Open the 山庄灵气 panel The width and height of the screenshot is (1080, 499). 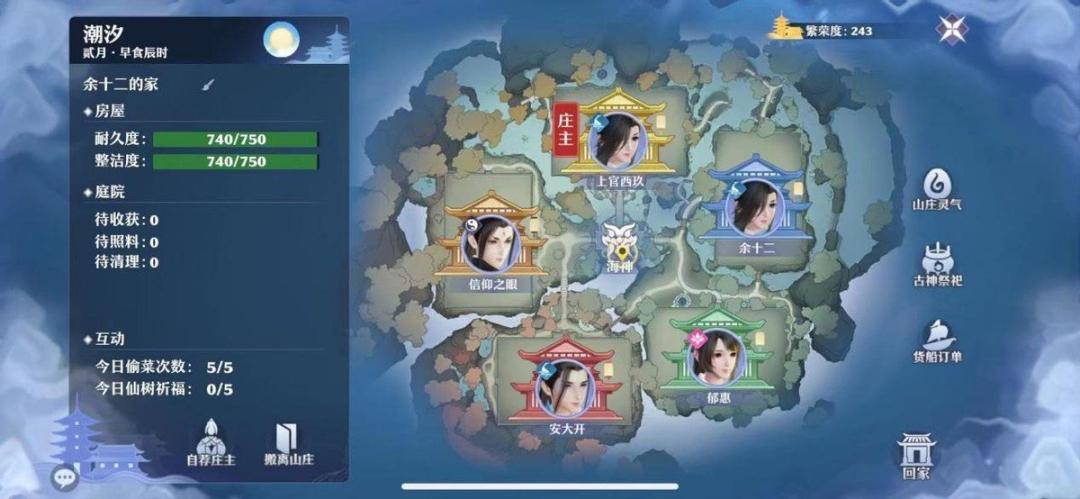tap(937, 186)
